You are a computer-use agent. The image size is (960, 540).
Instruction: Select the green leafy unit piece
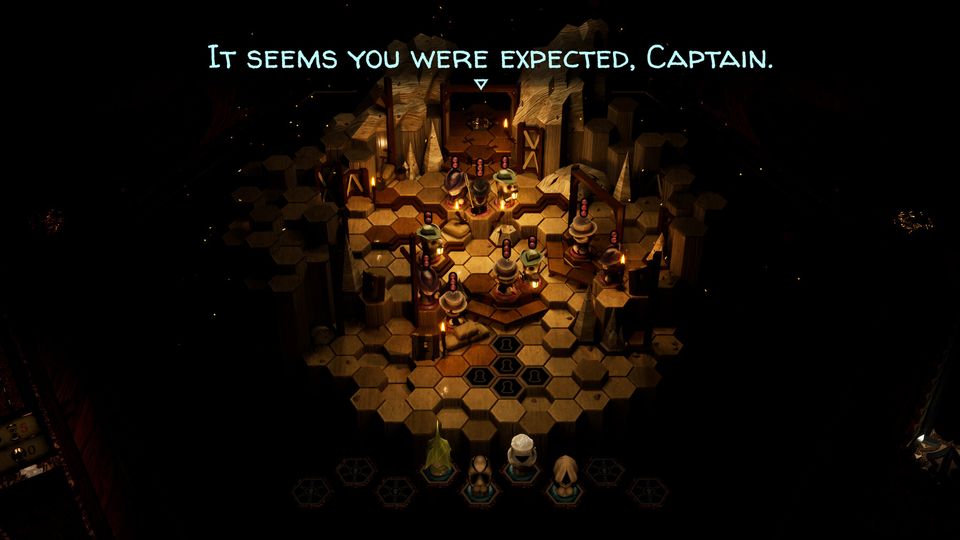coord(438,456)
